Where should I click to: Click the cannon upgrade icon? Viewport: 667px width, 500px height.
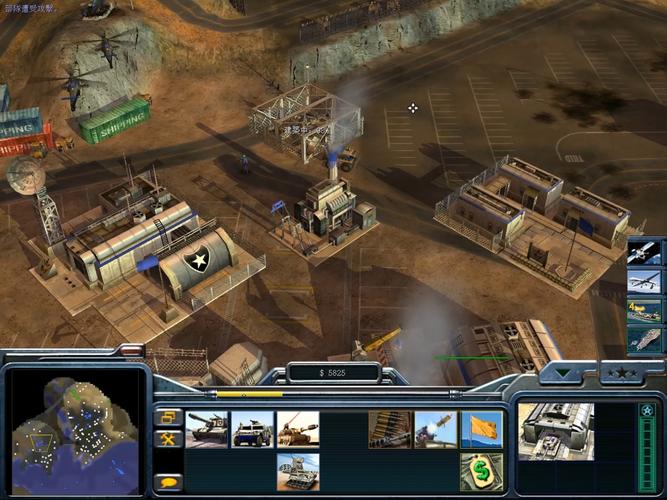click(x=389, y=429)
